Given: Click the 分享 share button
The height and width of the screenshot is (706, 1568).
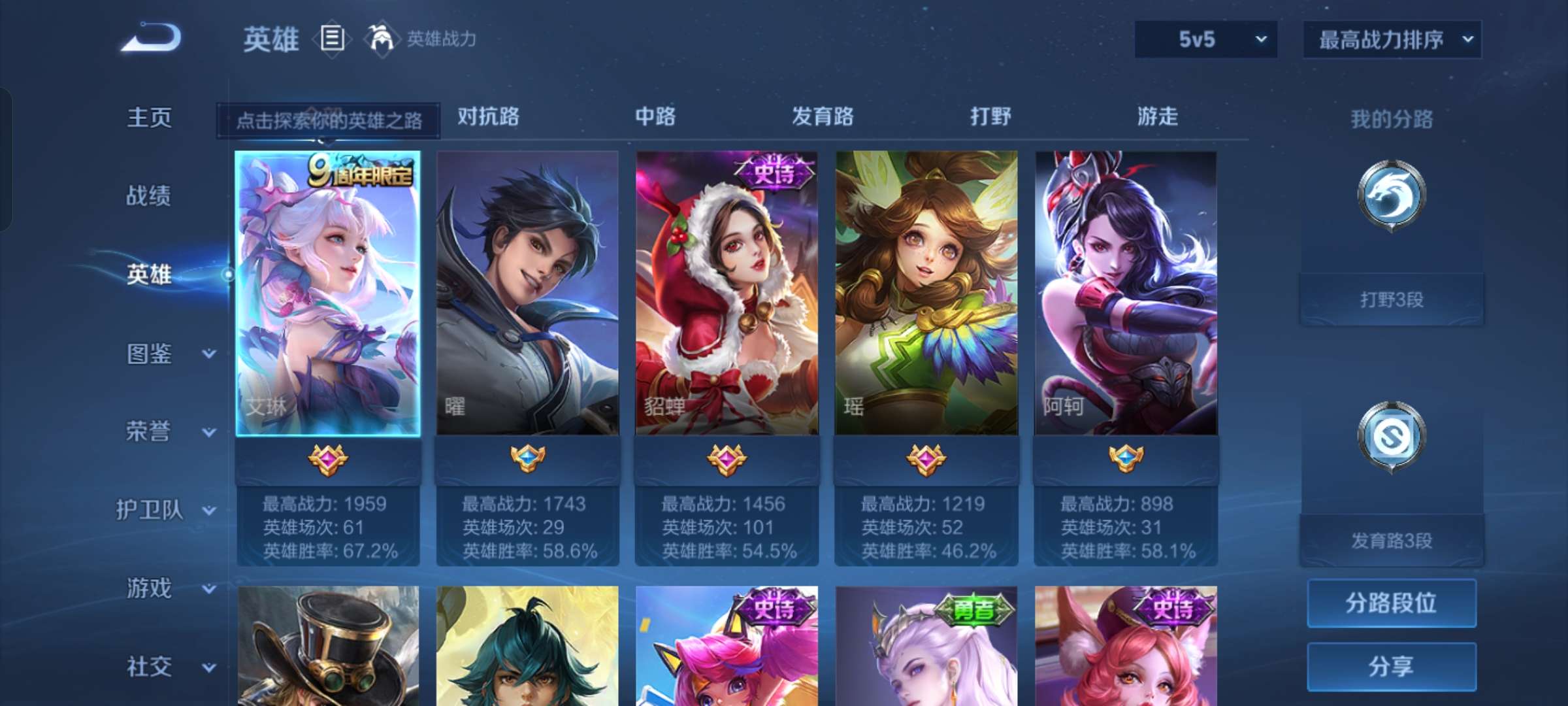Looking at the screenshot, I should 1390,665.
